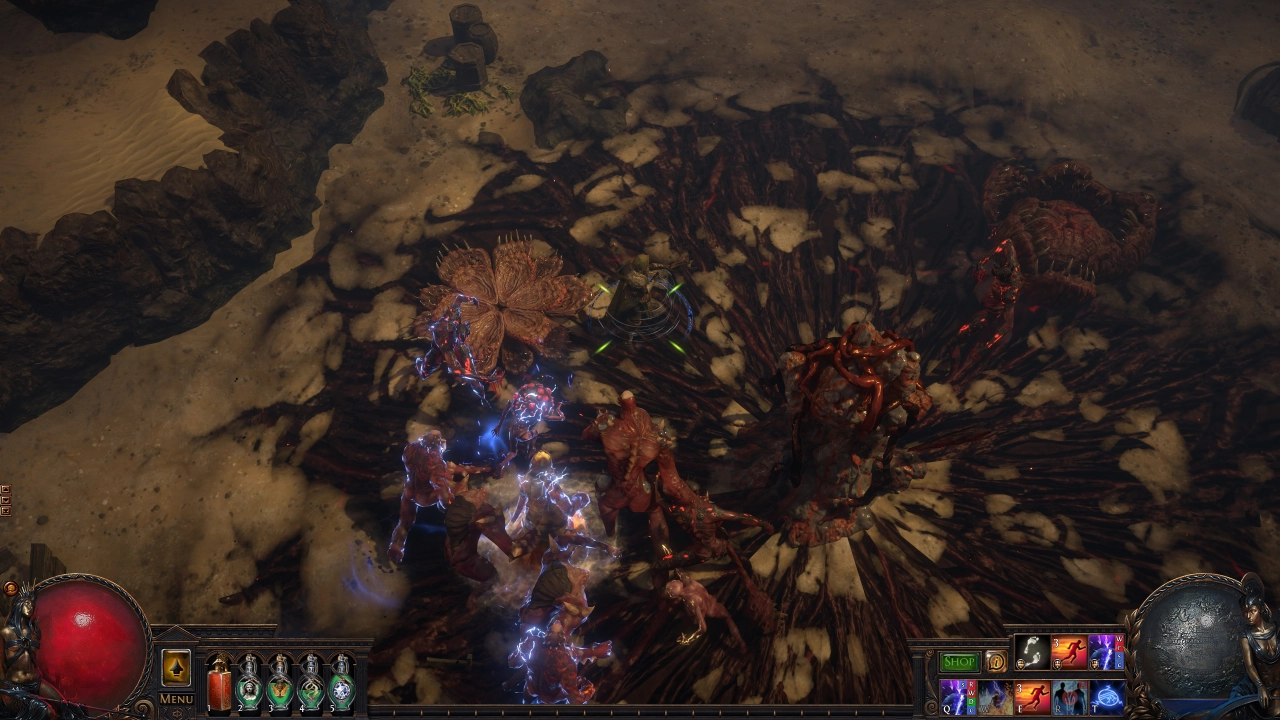
Task: Click the gold level-up arrow button
Action: click(176, 668)
